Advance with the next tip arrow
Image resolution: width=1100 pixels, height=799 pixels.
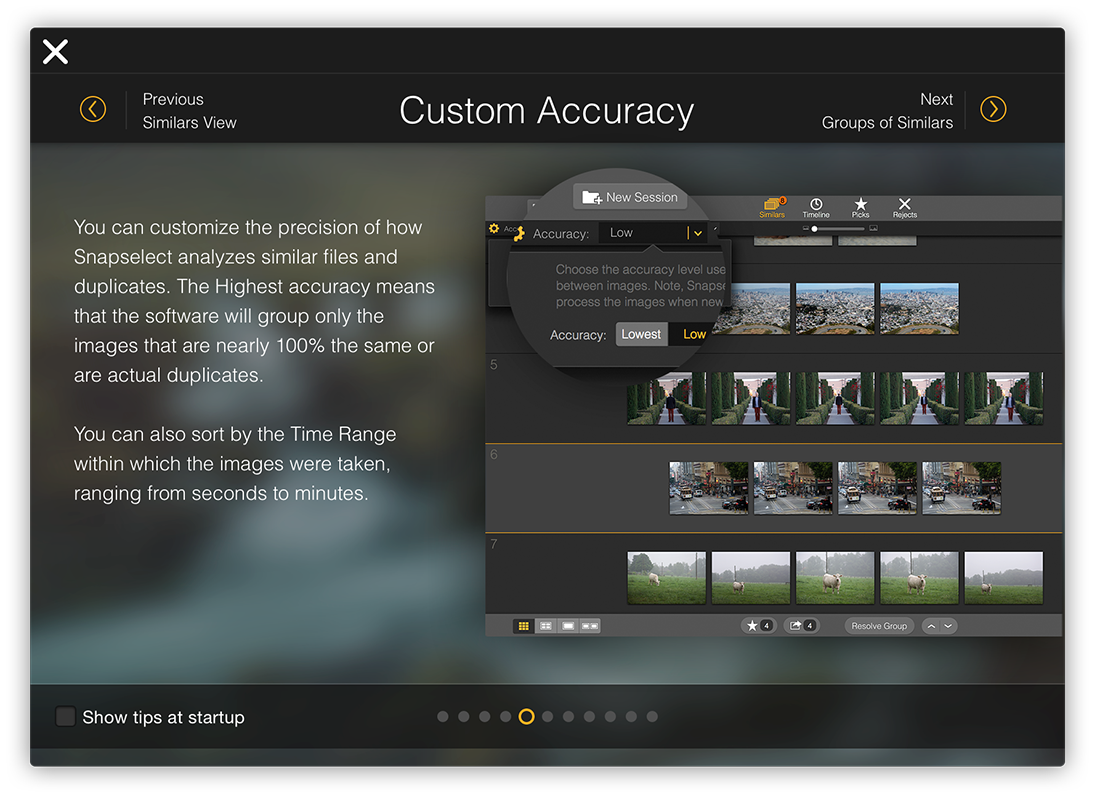pyautogui.click(x=992, y=109)
